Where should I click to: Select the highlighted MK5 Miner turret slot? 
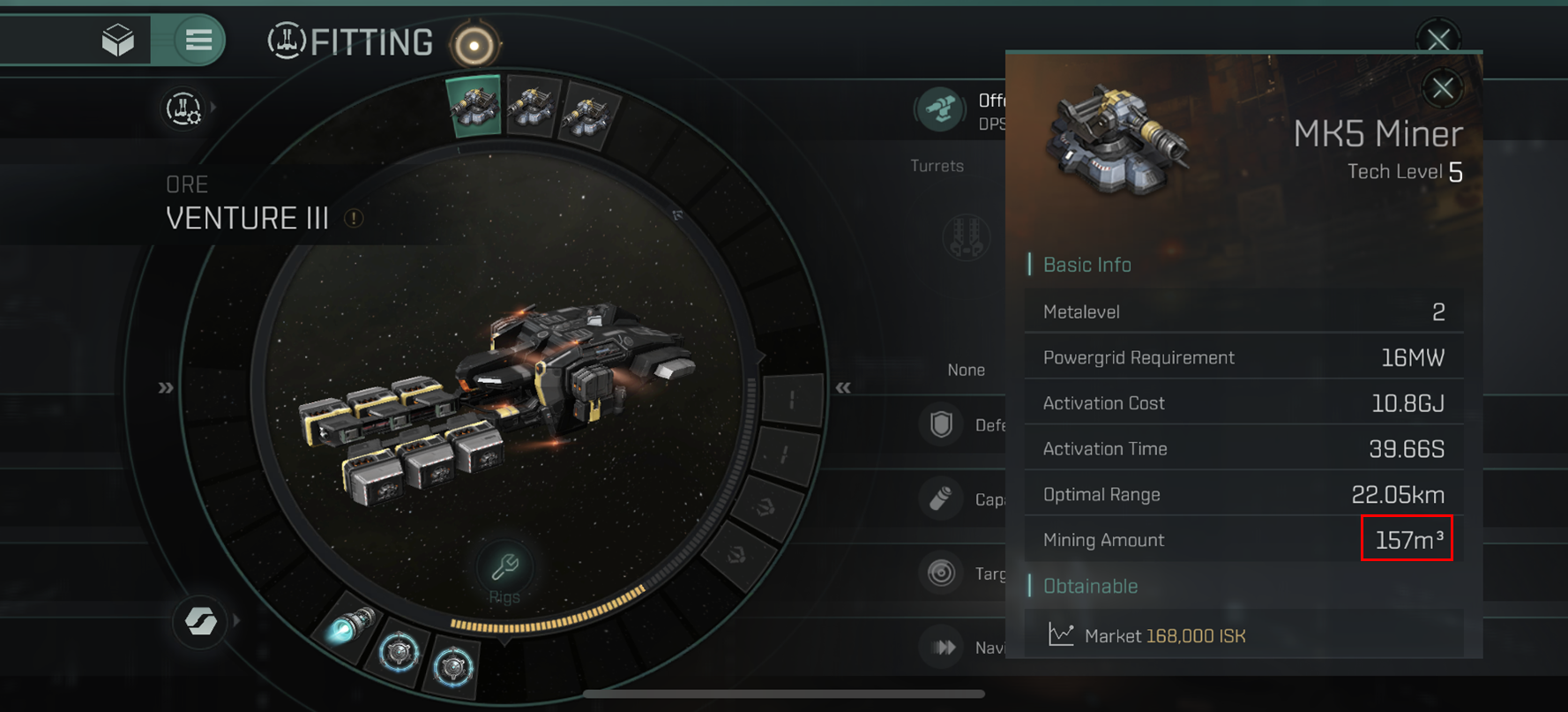point(474,106)
